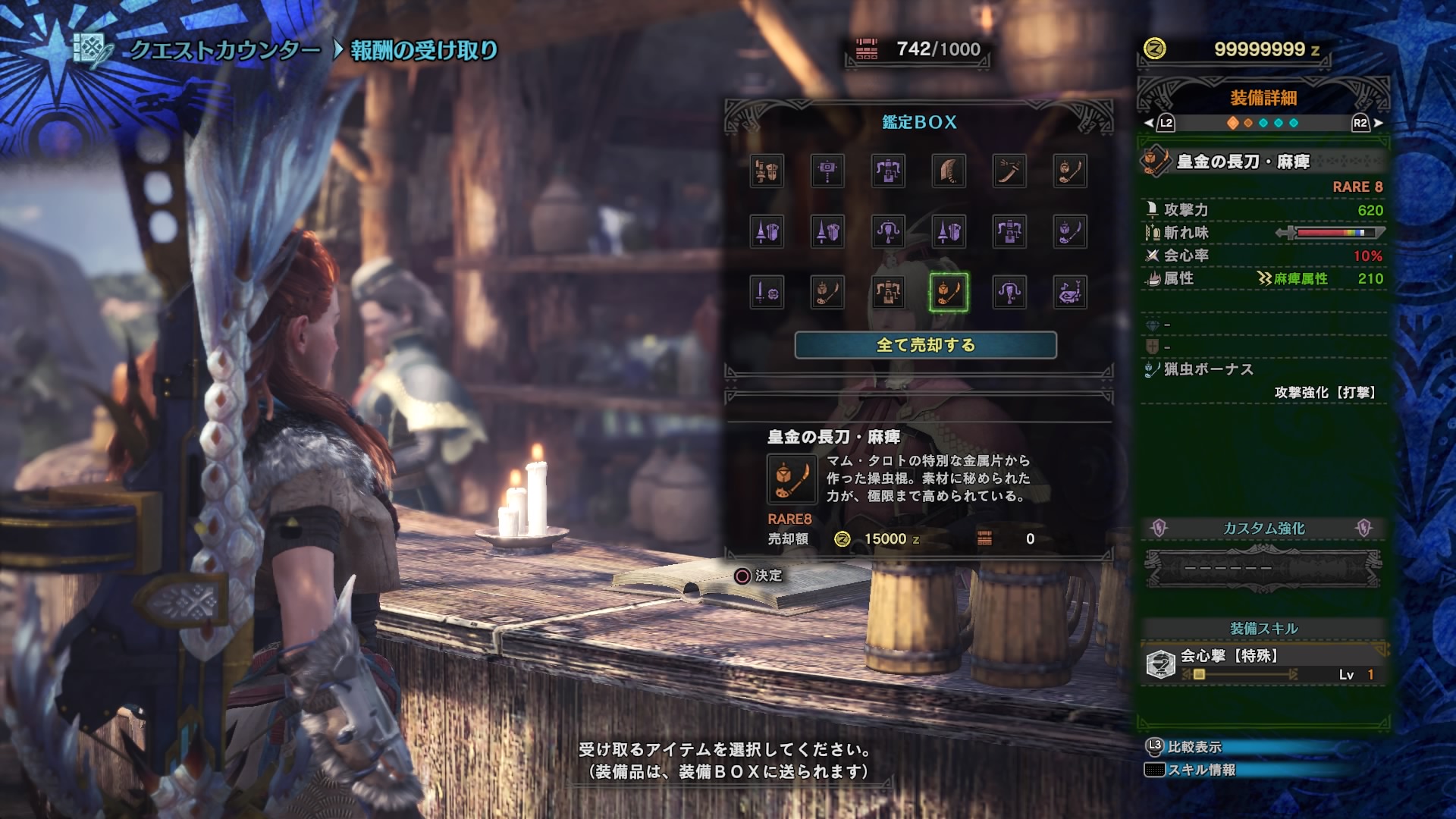Select the orange long sword slot
This screenshot has height=819, width=1456.
[1009, 171]
